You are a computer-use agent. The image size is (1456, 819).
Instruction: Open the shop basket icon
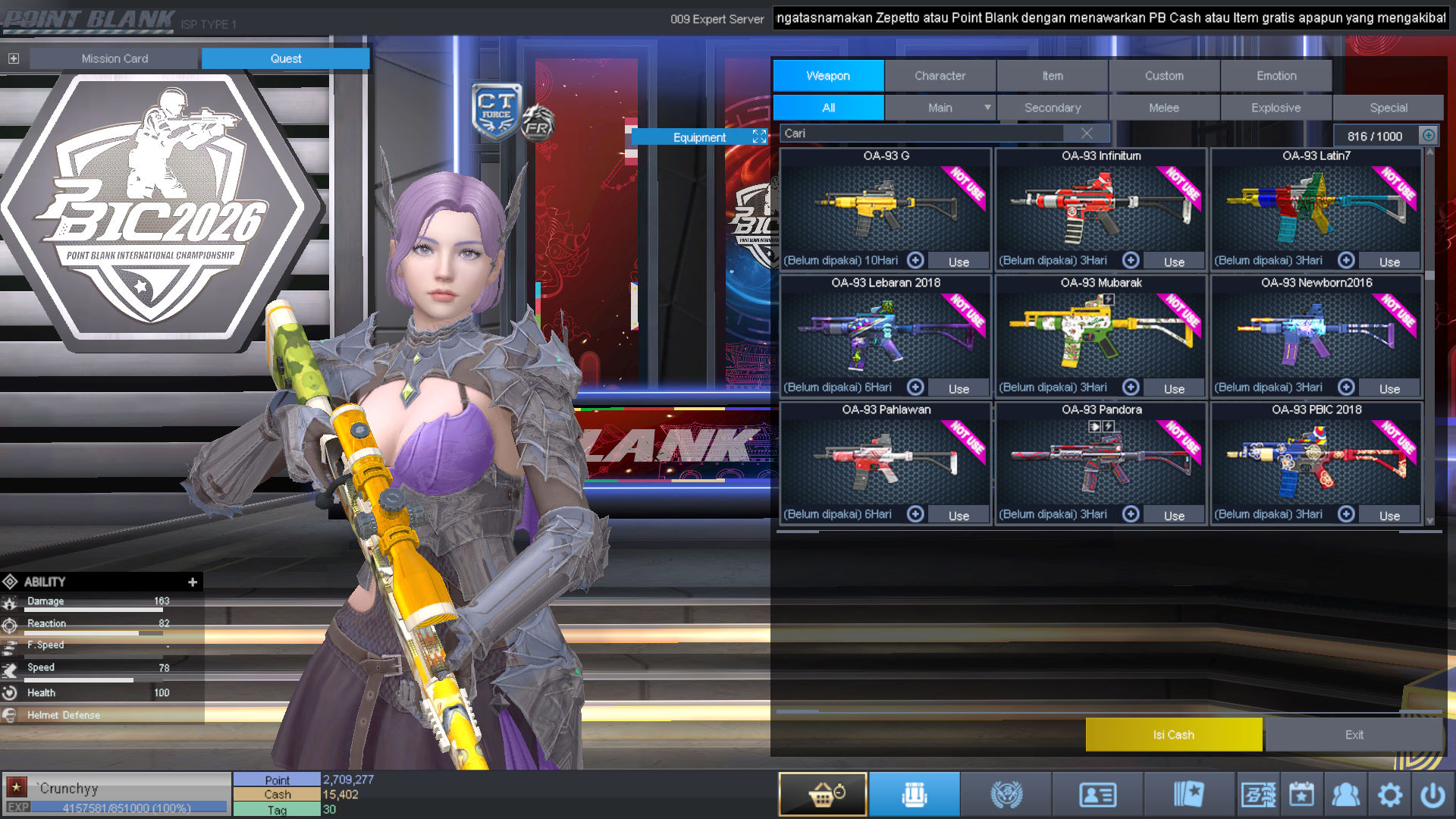(x=823, y=795)
